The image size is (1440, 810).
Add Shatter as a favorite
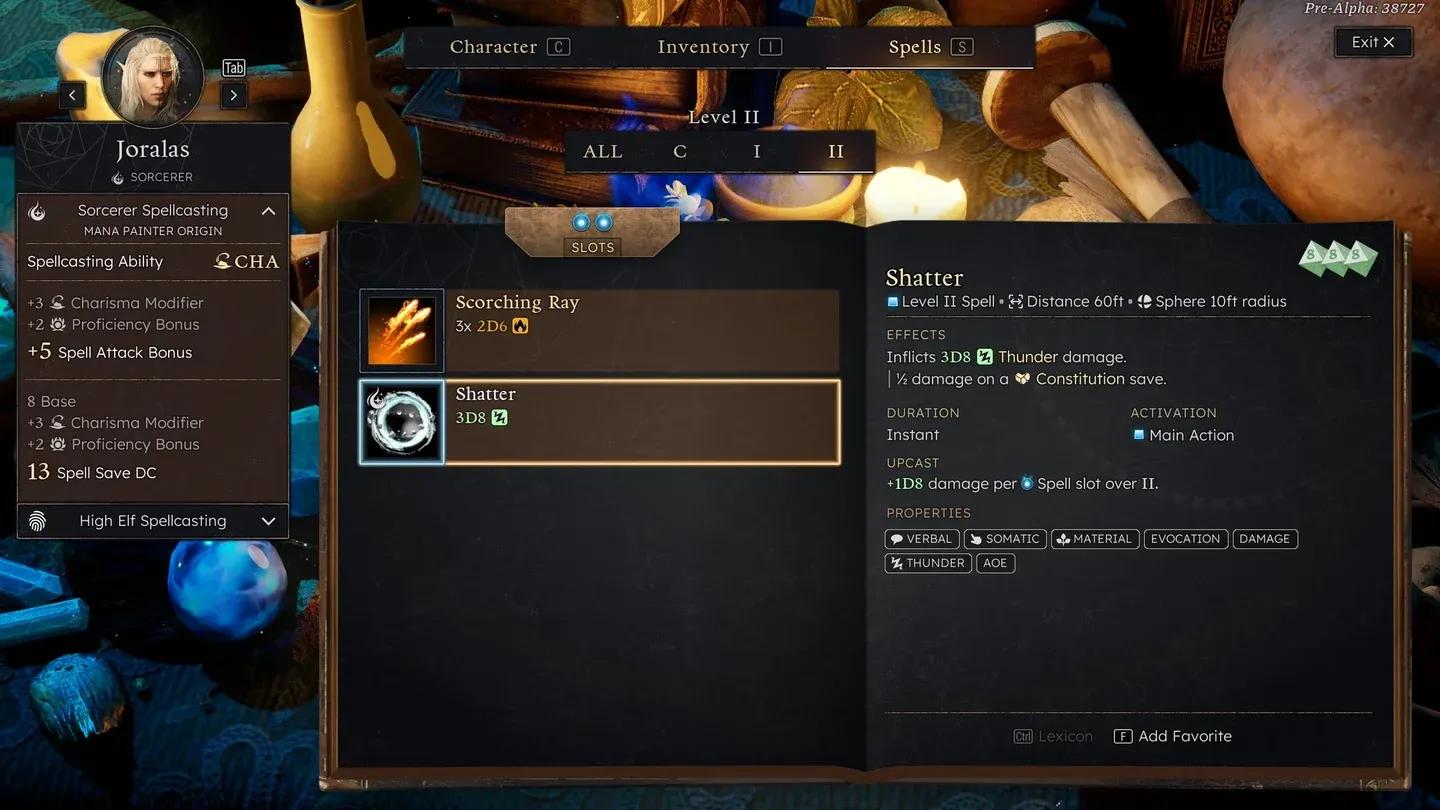[1173, 736]
